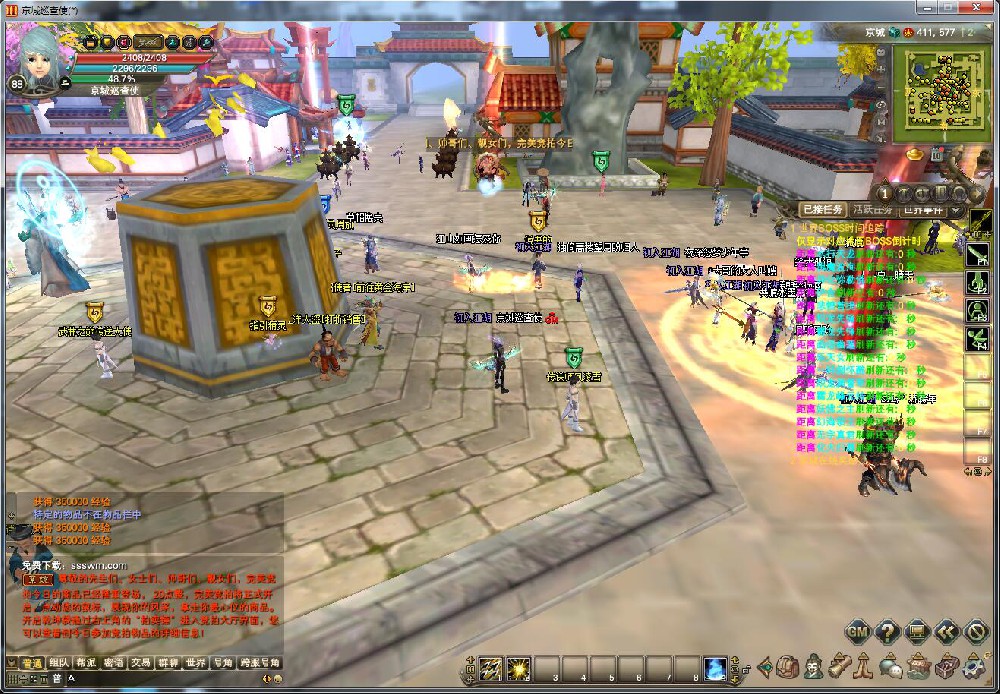This screenshot has width=1000, height=694.
Task: Use the yellow burst skill in hotbar
Action: (x=518, y=668)
